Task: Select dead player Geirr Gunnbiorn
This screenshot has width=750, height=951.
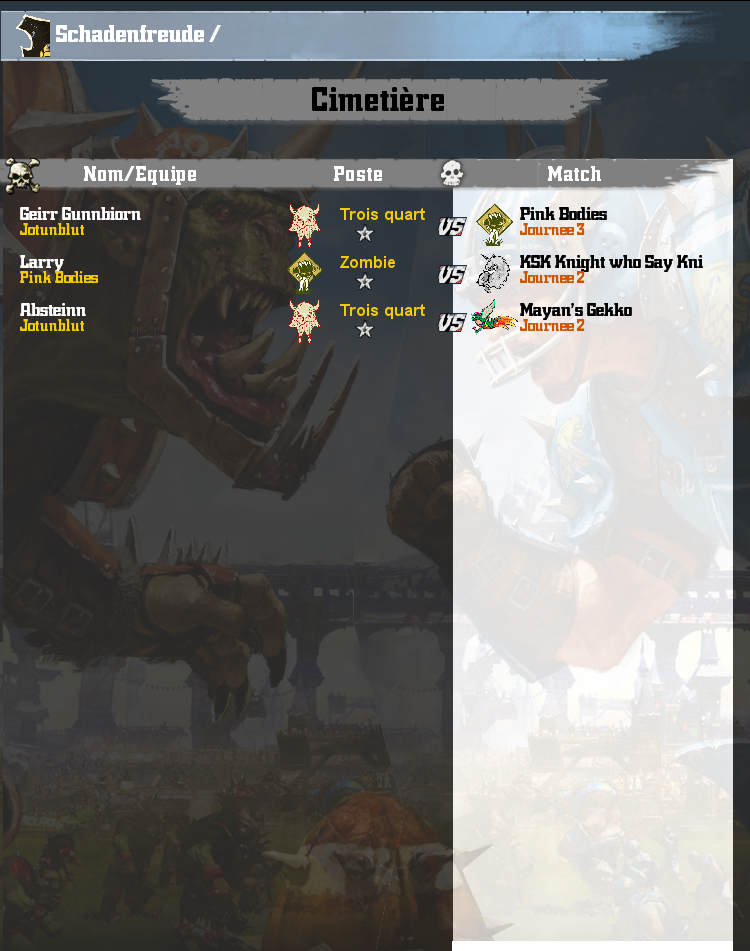Action: click(80, 214)
